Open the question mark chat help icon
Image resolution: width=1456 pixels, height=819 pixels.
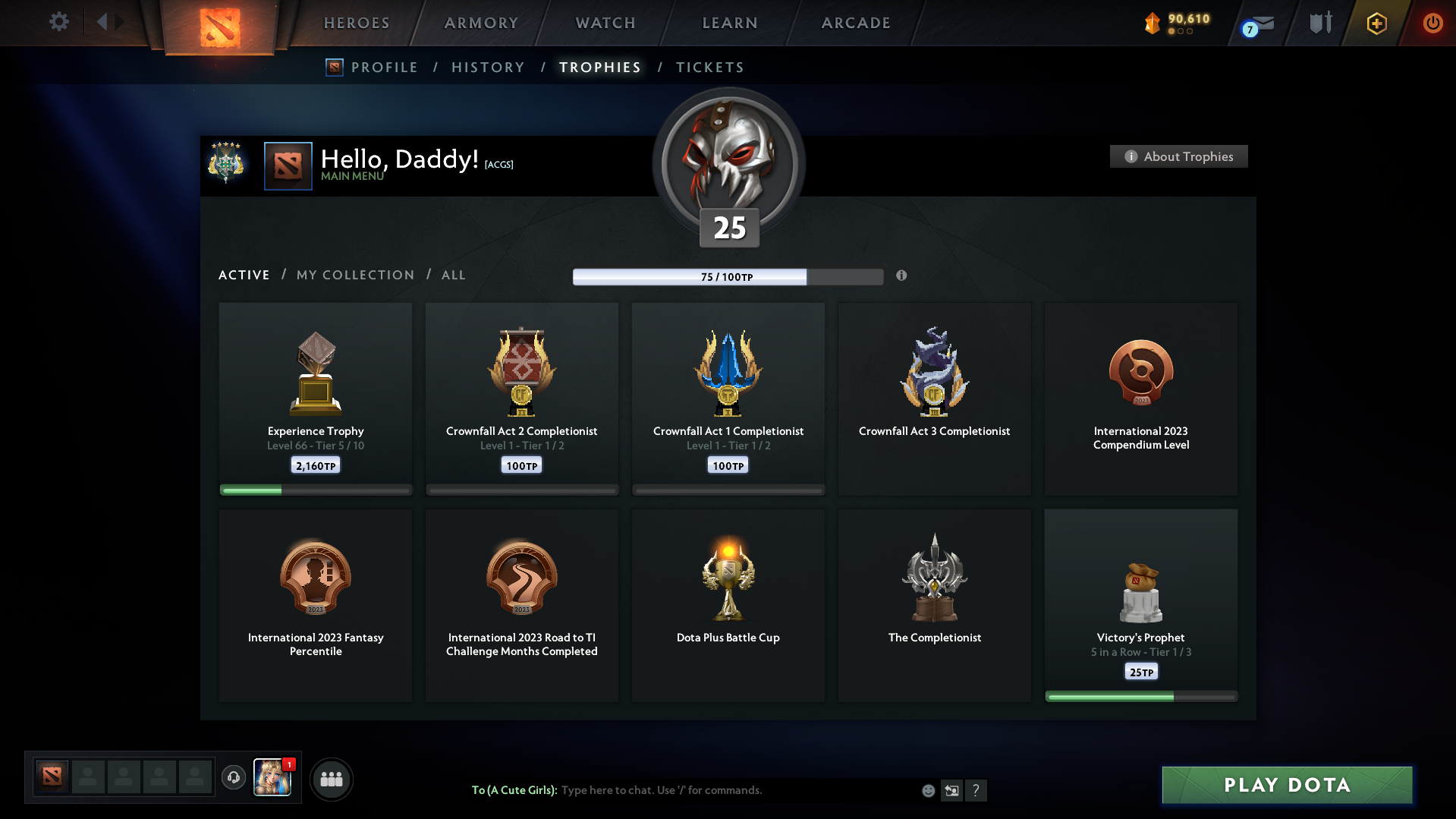976,790
